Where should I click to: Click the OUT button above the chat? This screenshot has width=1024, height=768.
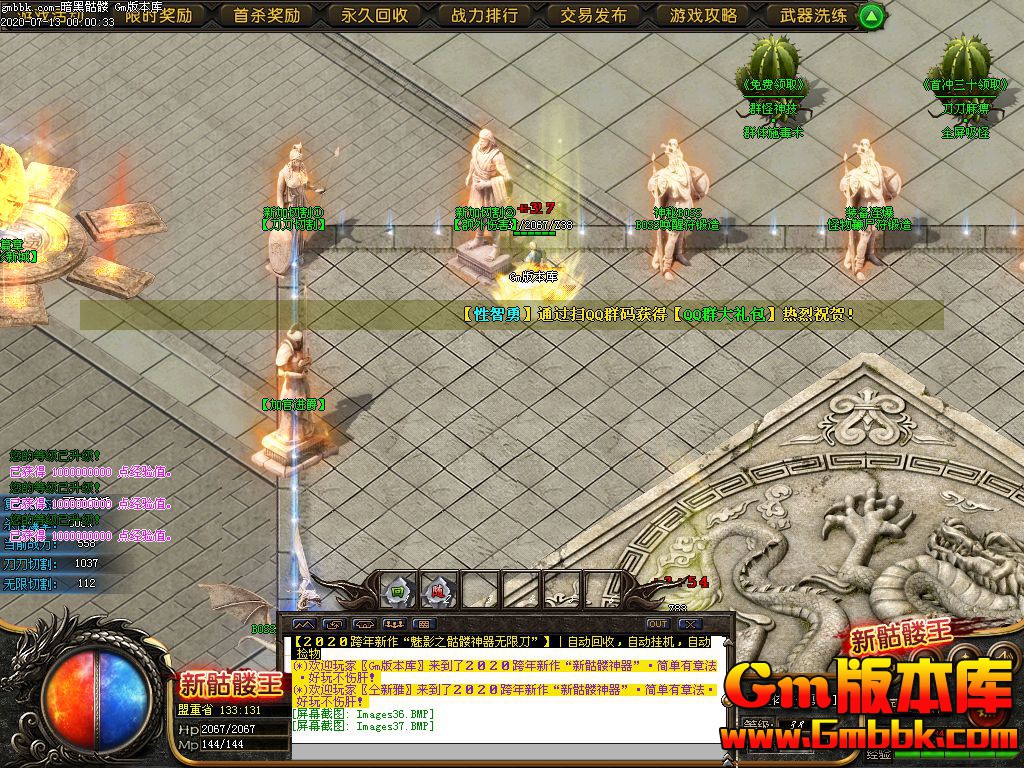(x=657, y=624)
